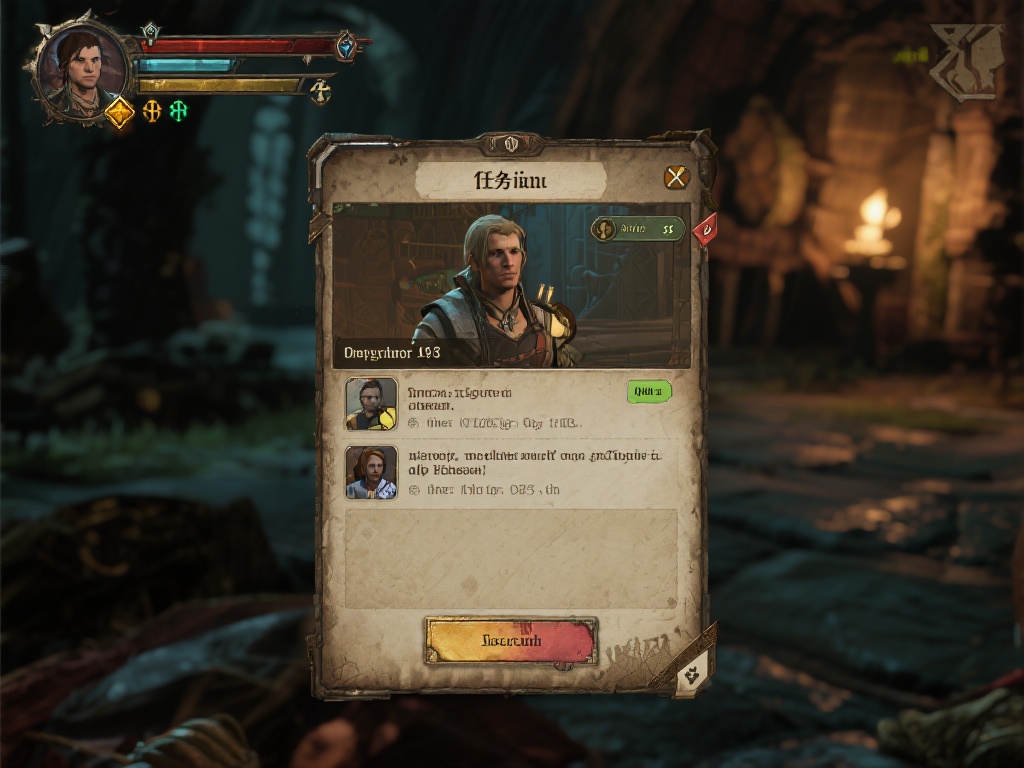1024x768 pixels.
Task: Click the blue crystal icon on the health bar
Action: click(346, 45)
